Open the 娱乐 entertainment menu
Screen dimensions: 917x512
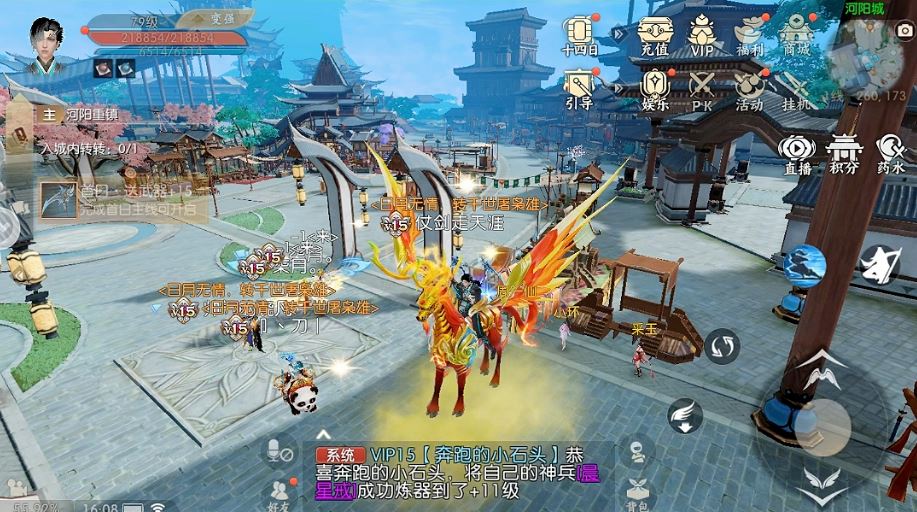(654, 90)
